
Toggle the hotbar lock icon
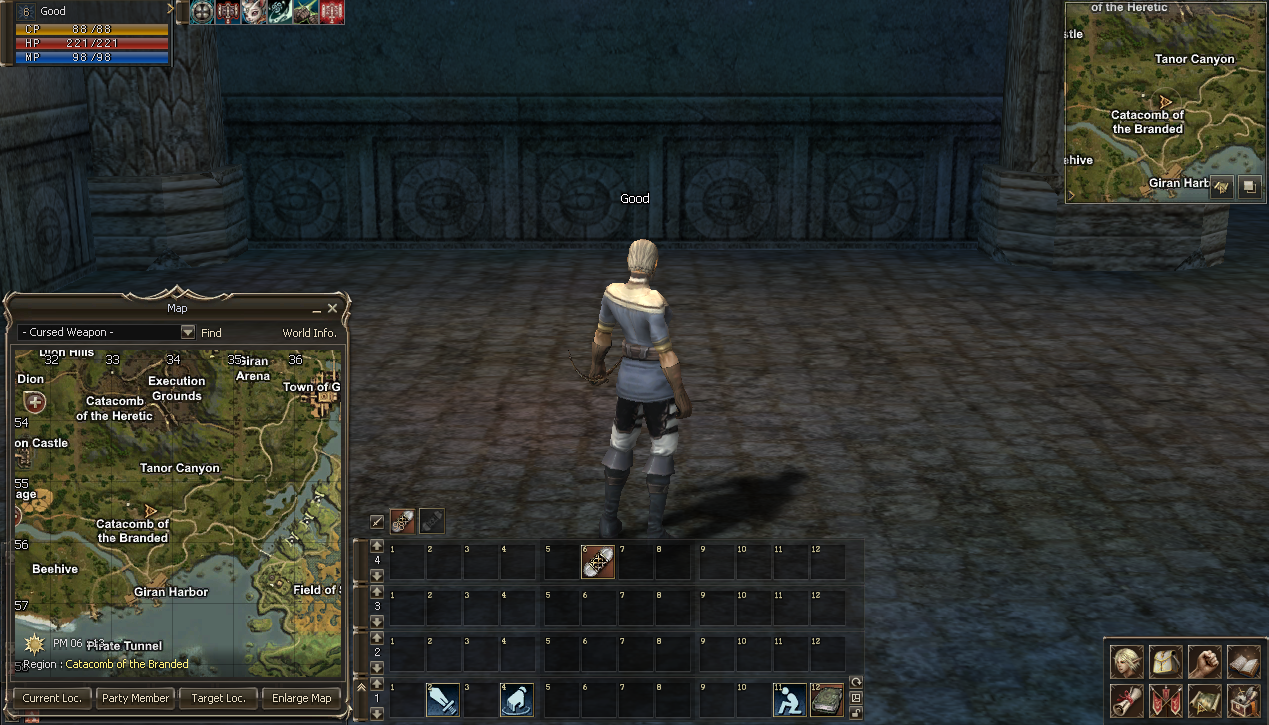(x=856, y=713)
